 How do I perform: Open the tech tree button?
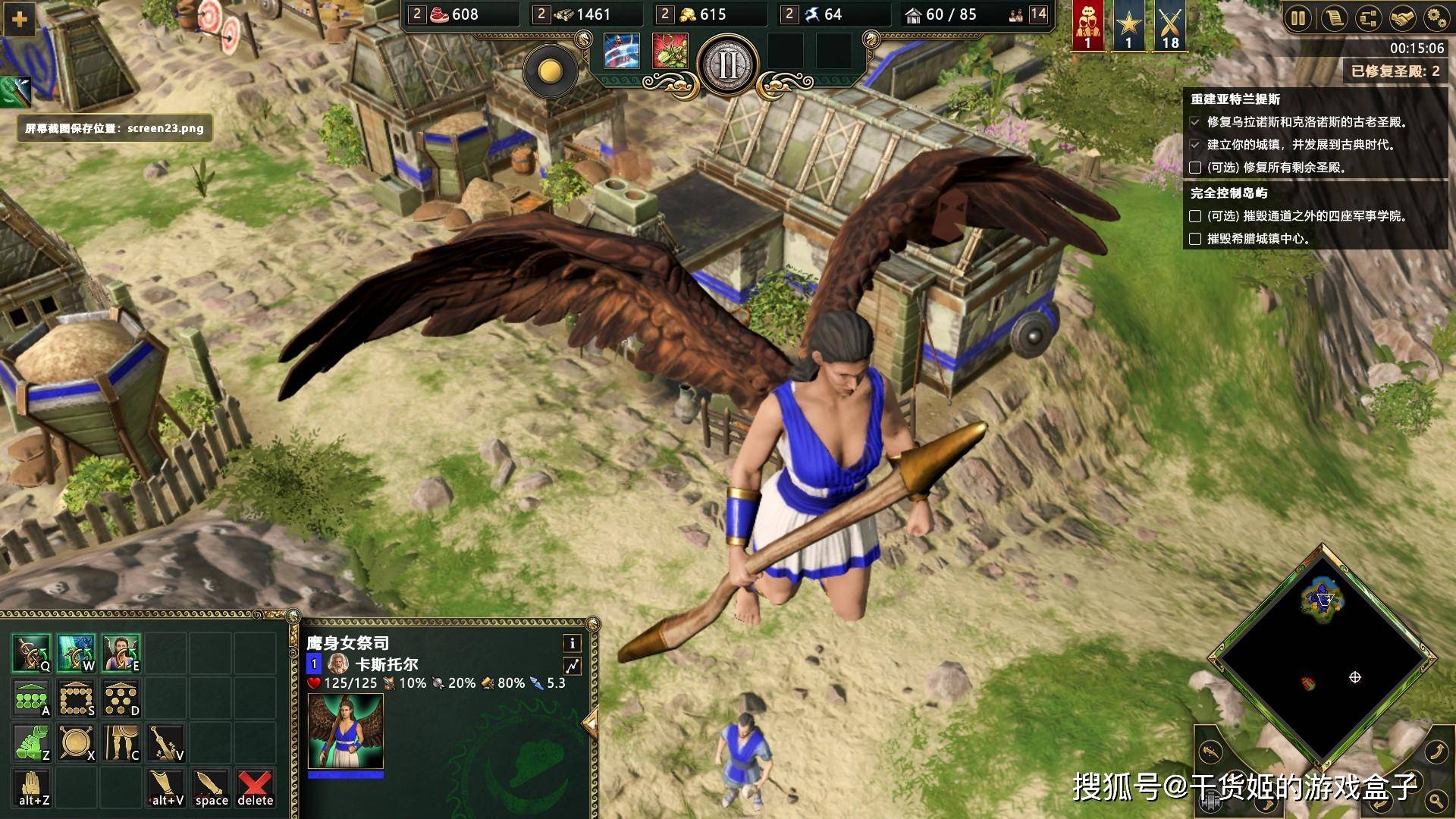pyautogui.click(x=1368, y=18)
